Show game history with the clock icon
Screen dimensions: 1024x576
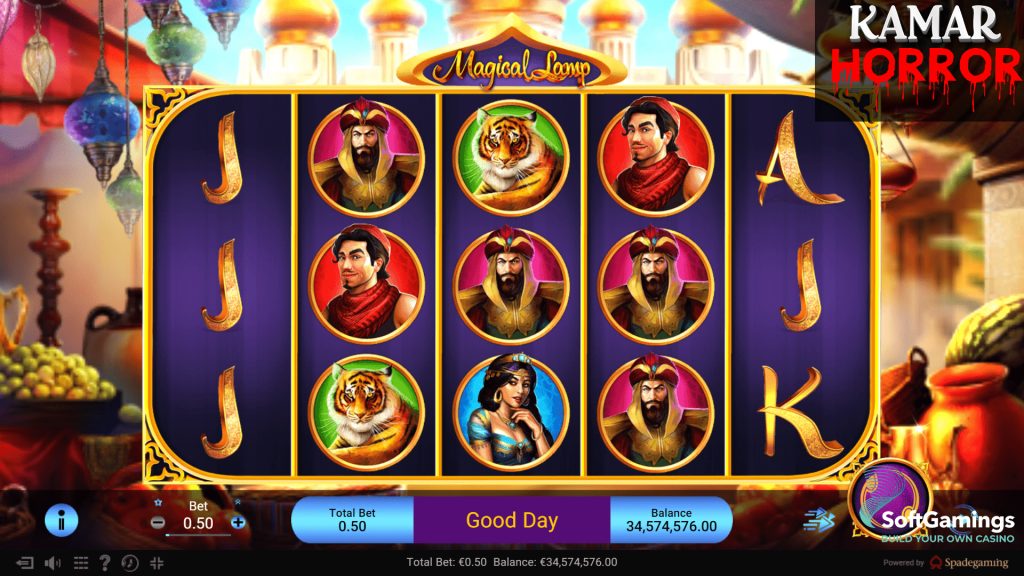(130, 563)
